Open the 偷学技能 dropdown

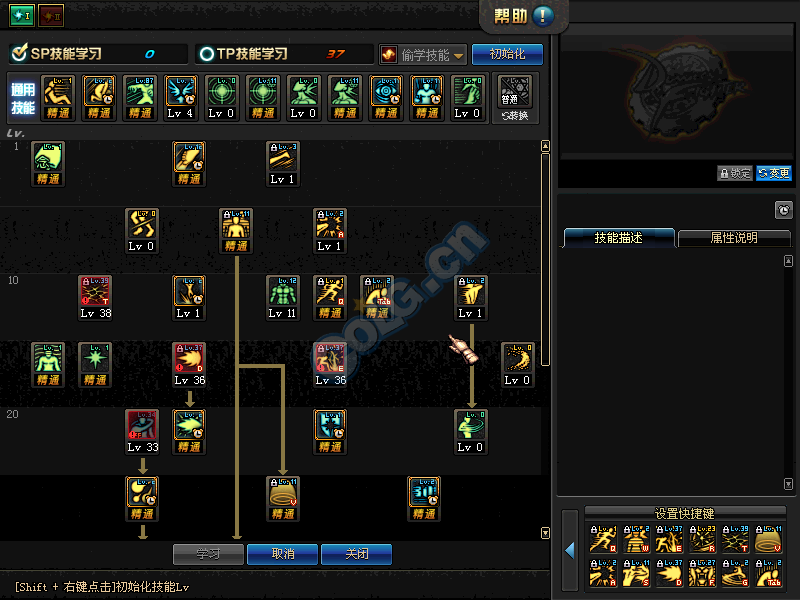coord(422,55)
